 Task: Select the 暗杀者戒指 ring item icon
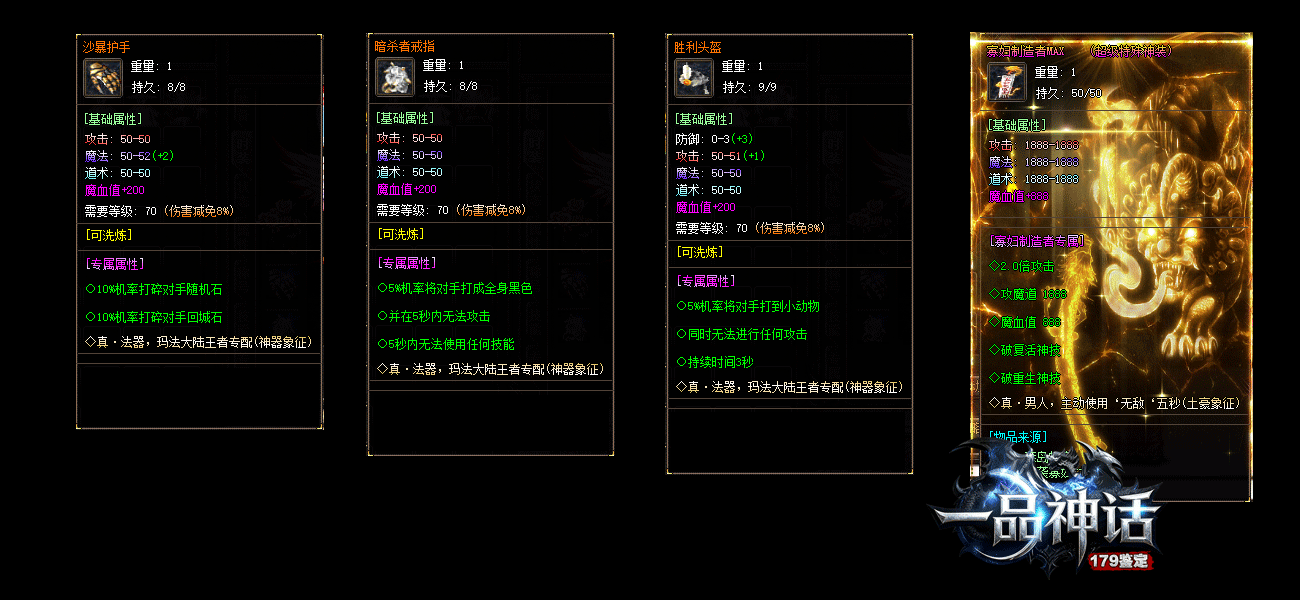point(394,77)
